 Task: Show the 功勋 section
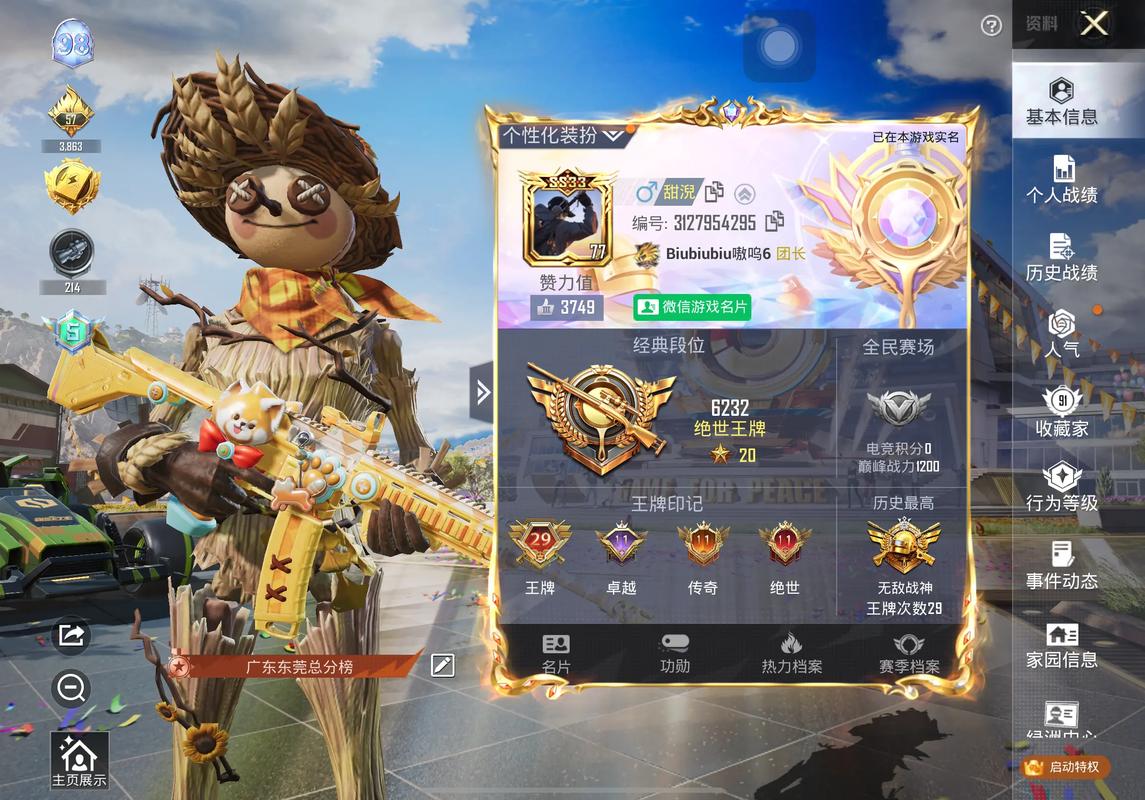pyautogui.click(x=675, y=654)
